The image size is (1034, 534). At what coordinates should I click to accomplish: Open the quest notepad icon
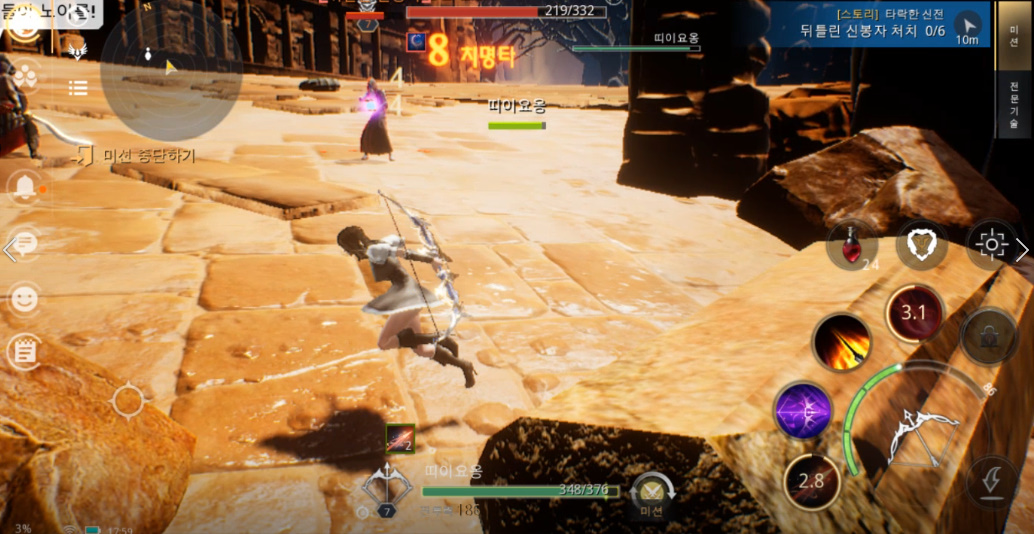point(24,352)
